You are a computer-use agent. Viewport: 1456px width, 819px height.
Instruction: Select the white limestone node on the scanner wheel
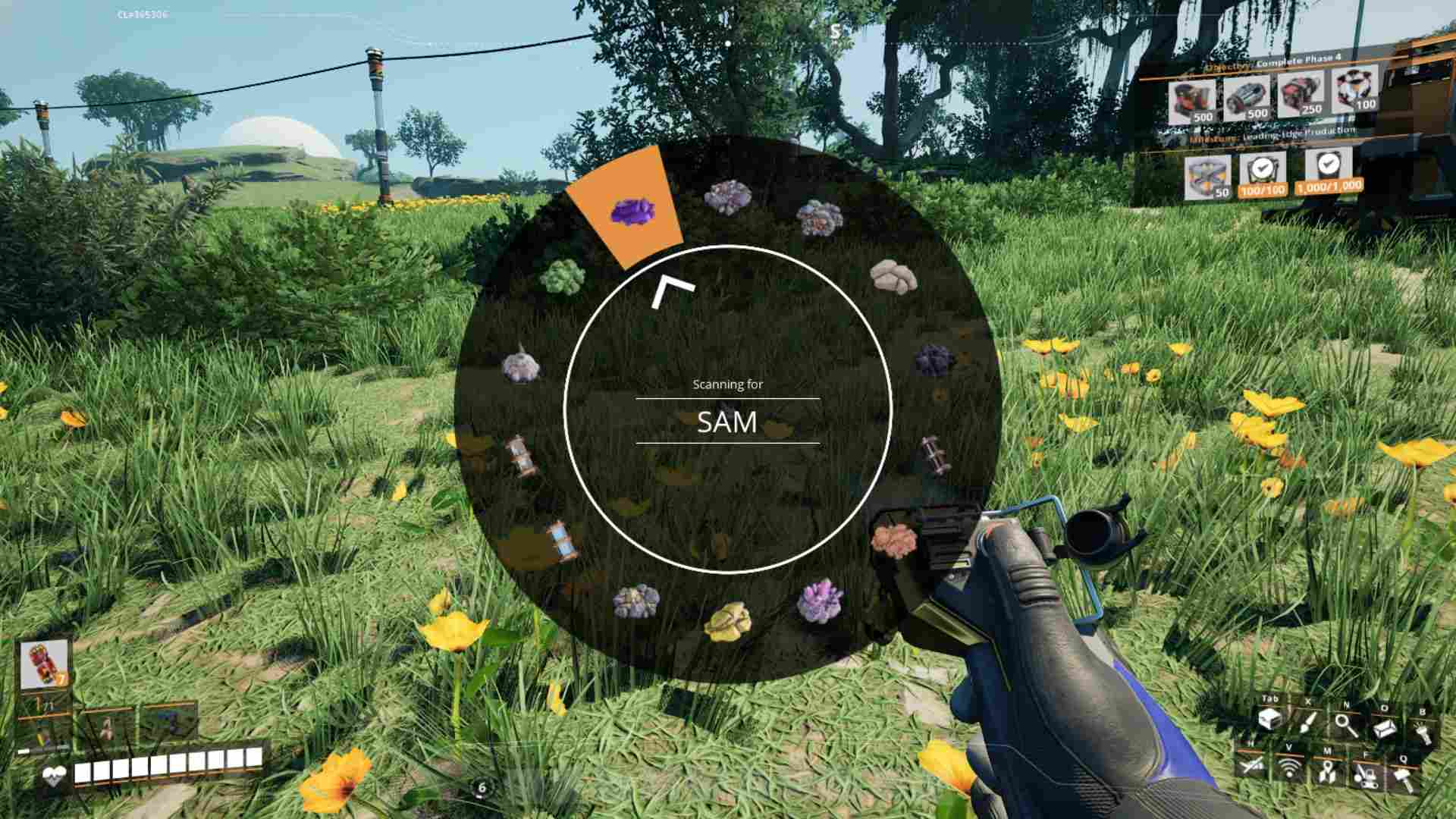(x=895, y=277)
